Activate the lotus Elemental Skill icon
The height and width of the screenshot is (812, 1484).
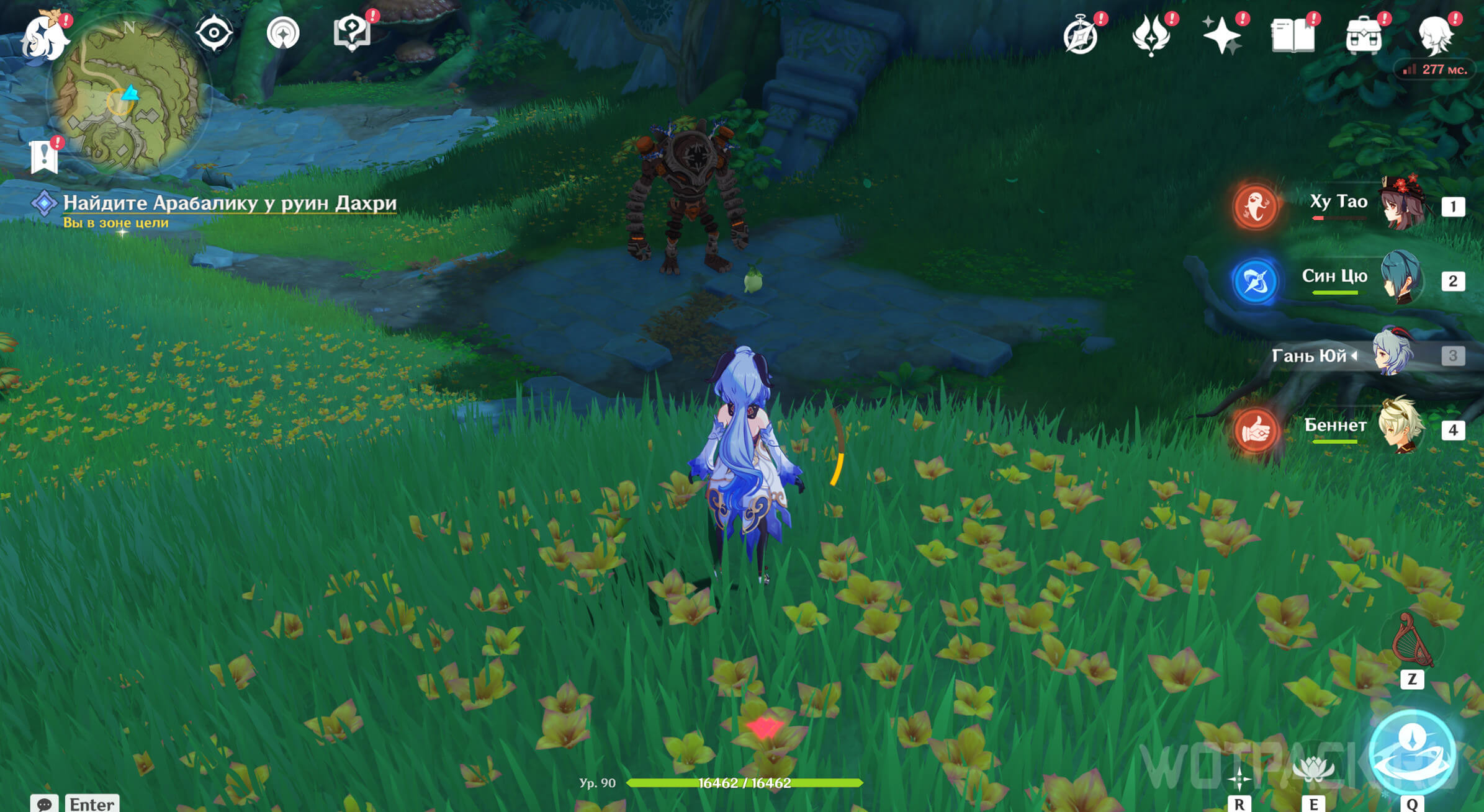coord(1313,769)
